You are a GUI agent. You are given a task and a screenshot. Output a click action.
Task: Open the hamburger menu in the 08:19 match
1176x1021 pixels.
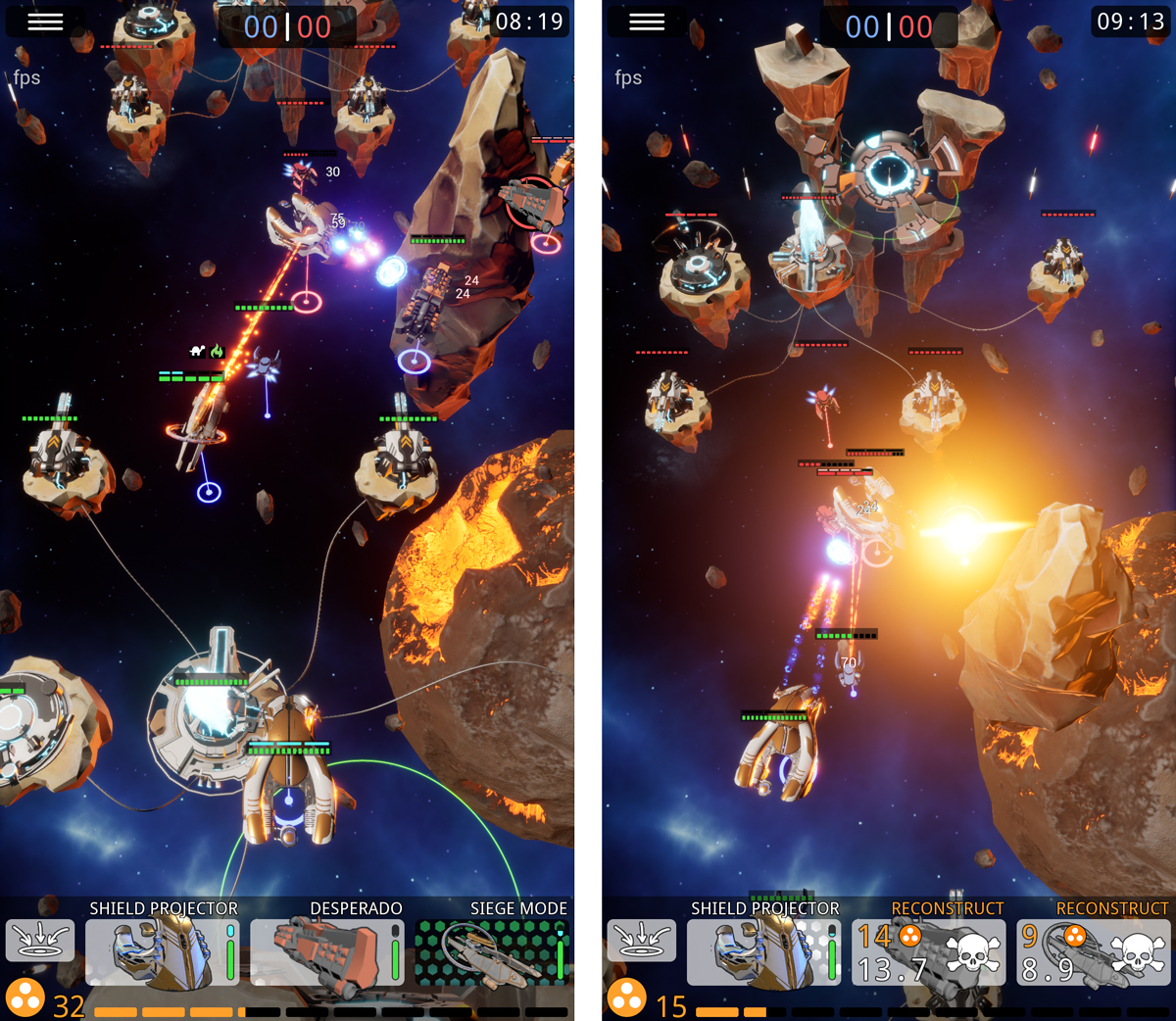pyautogui.click(x=45, y=22)
